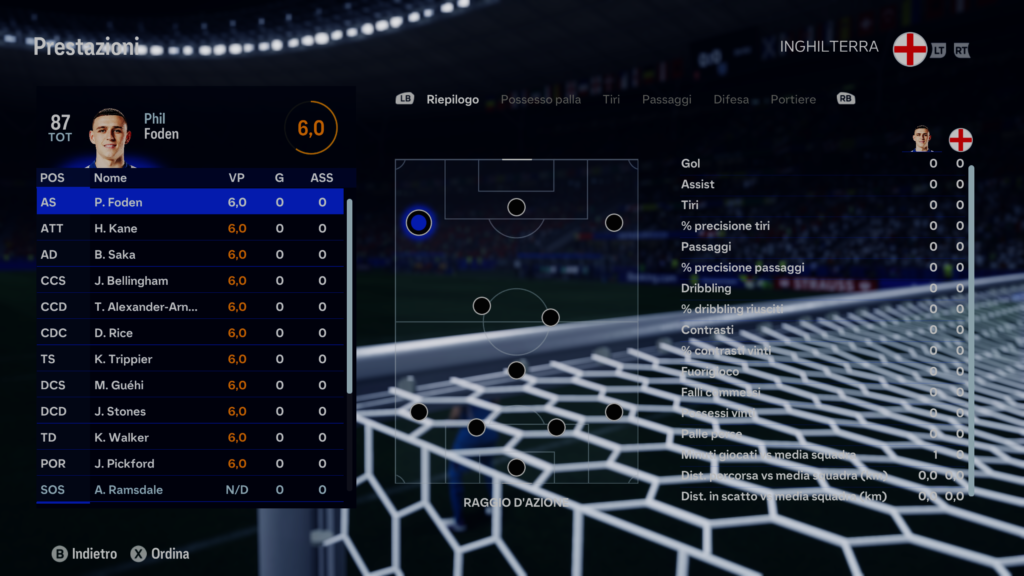Image resolution: width=1024 pixels, height=576 pixels.
Task: Select the J. Stones row
Action: (x=190, y=411)
